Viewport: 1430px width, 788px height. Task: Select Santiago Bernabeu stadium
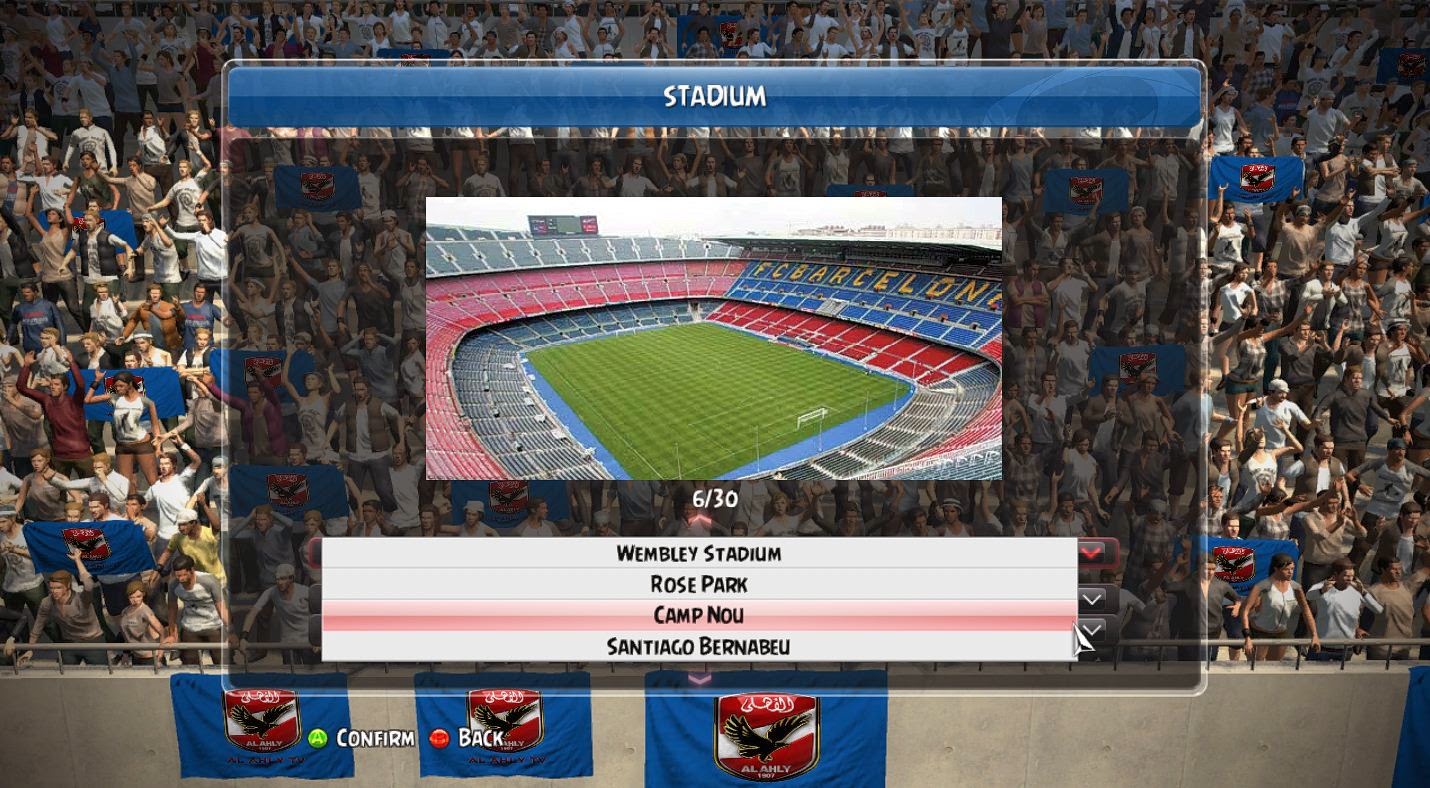pos(698,646)
